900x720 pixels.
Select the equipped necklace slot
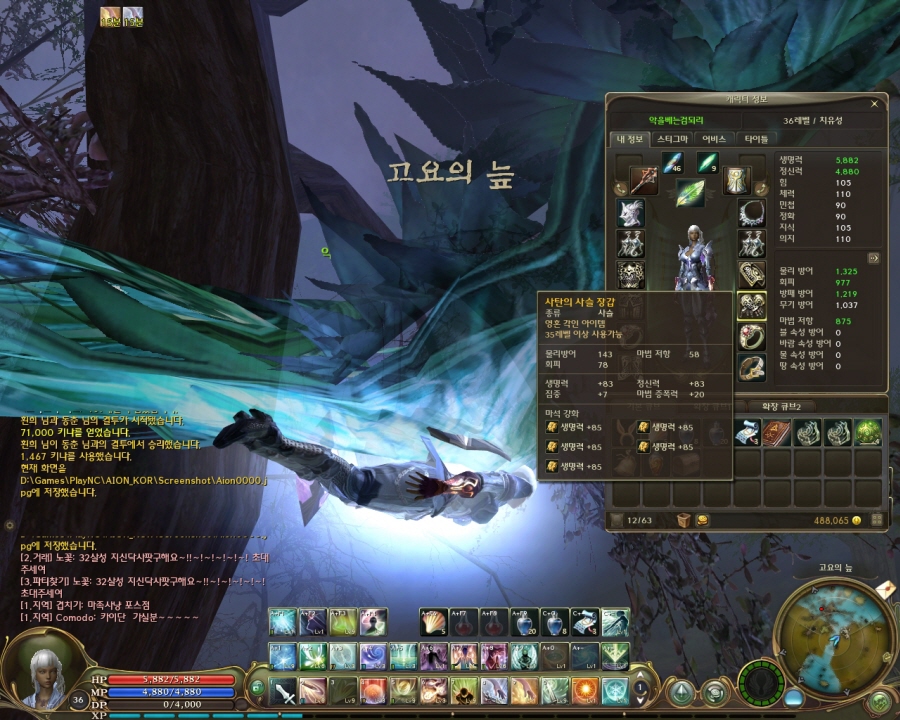click(751, 213)
